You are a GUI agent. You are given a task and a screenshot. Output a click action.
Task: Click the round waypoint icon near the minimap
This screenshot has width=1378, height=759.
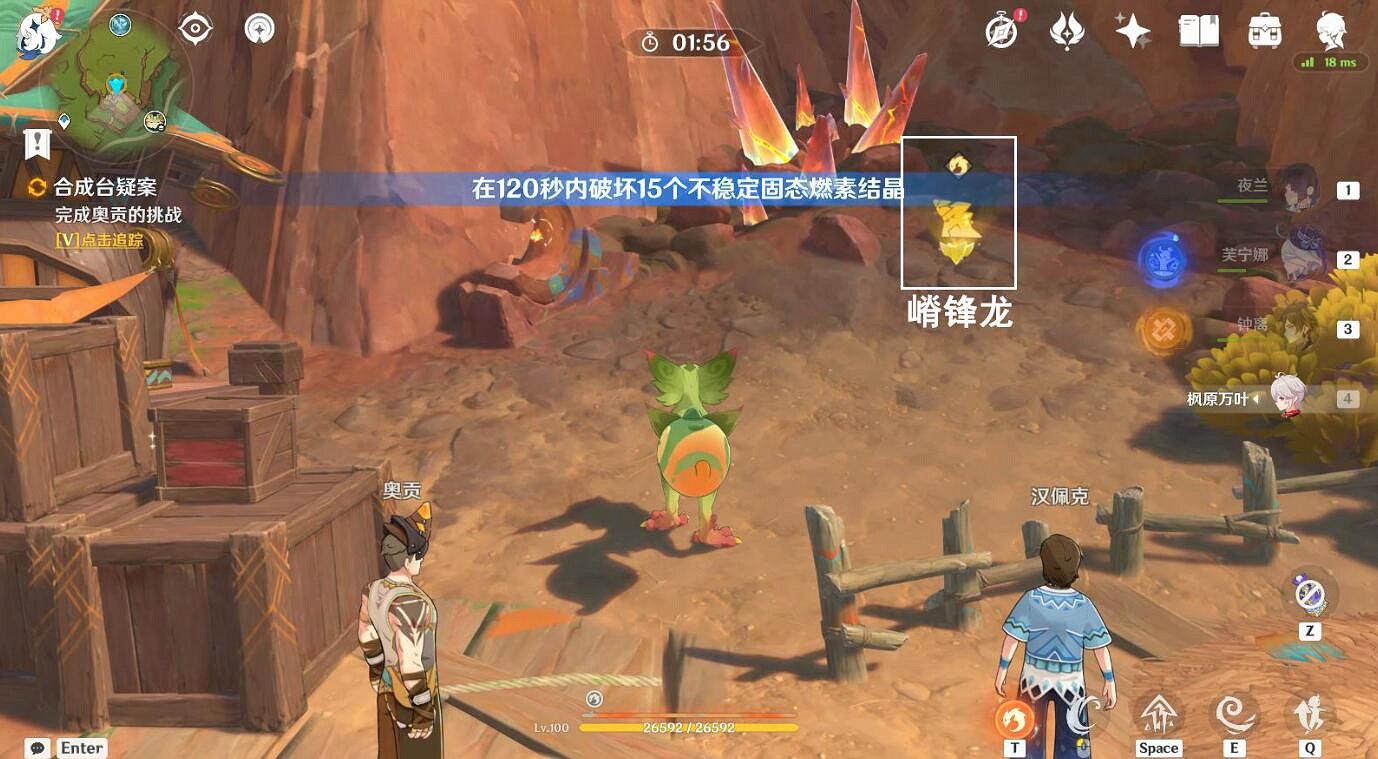click(258, 28)
